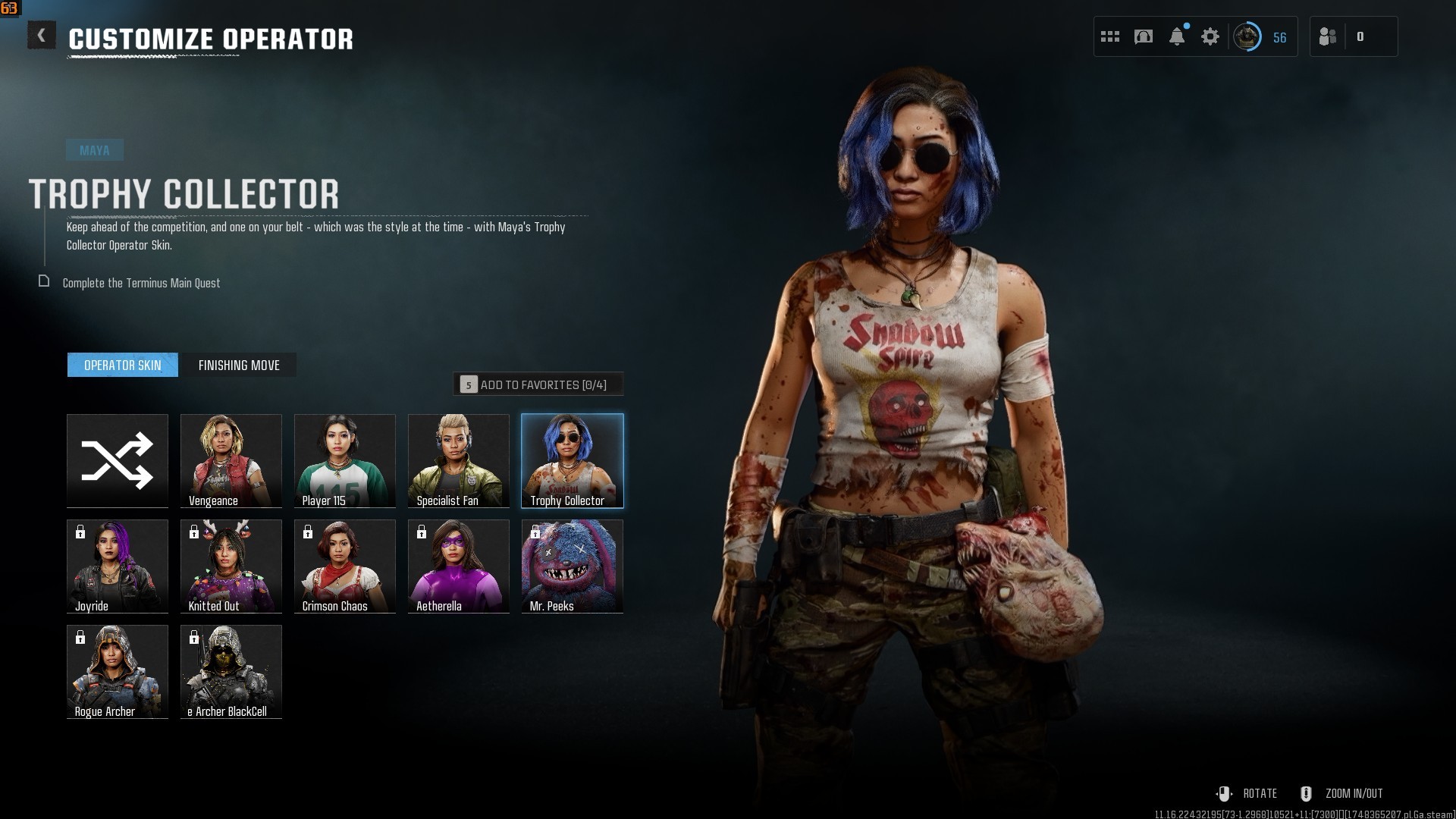Choose the Specialist Fan skin
The width and height of the screenshot is (1456, 819).
459,460
